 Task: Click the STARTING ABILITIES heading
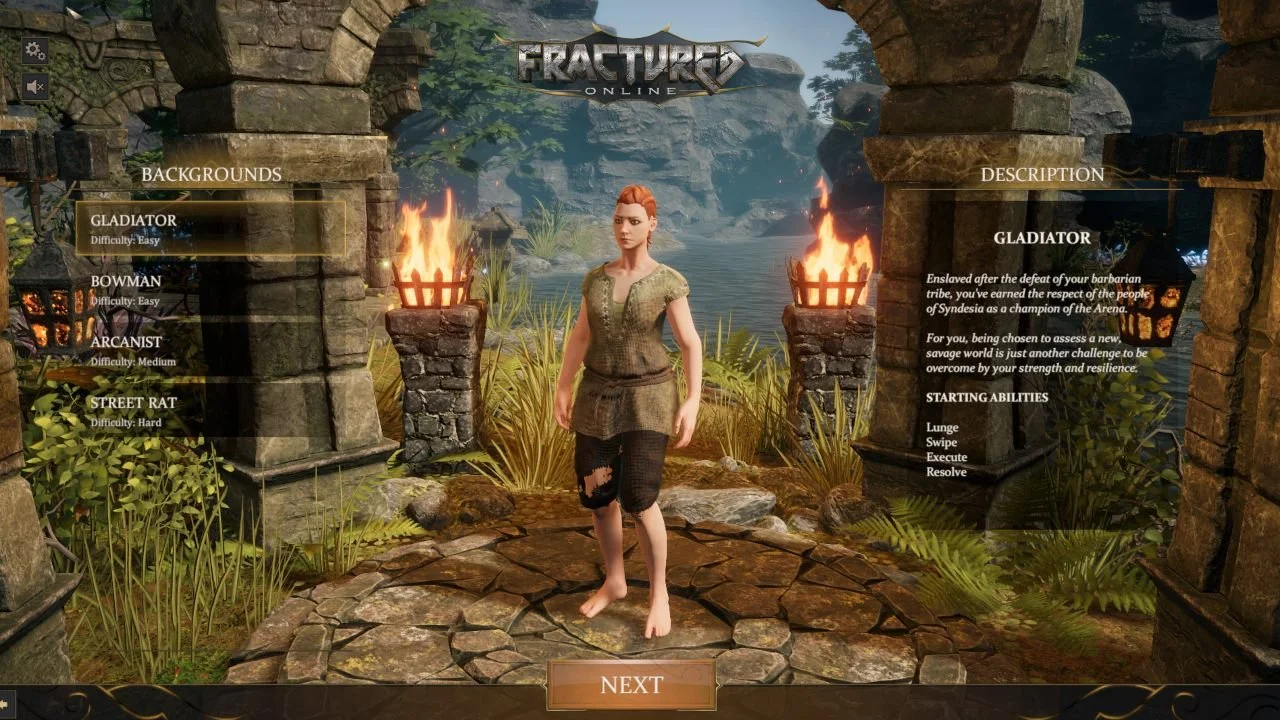pyautogui.click(x=988, y=396)
